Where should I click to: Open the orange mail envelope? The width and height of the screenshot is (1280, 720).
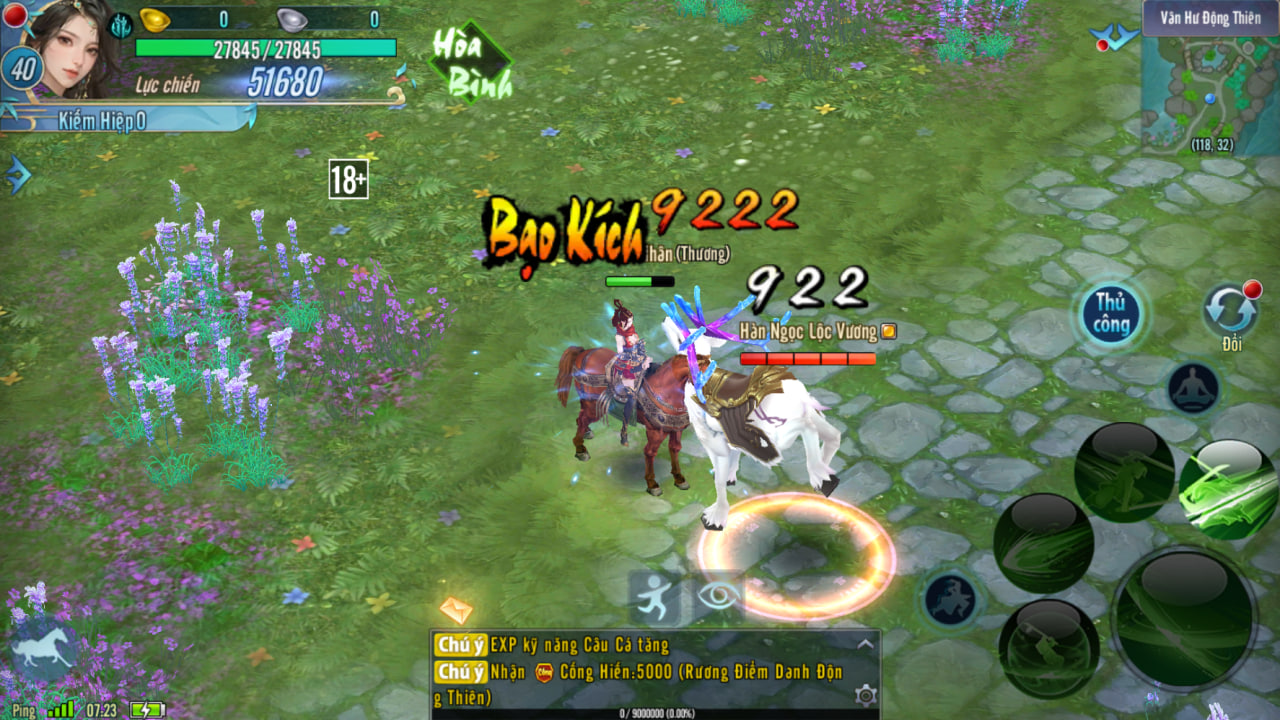point(455,609)
